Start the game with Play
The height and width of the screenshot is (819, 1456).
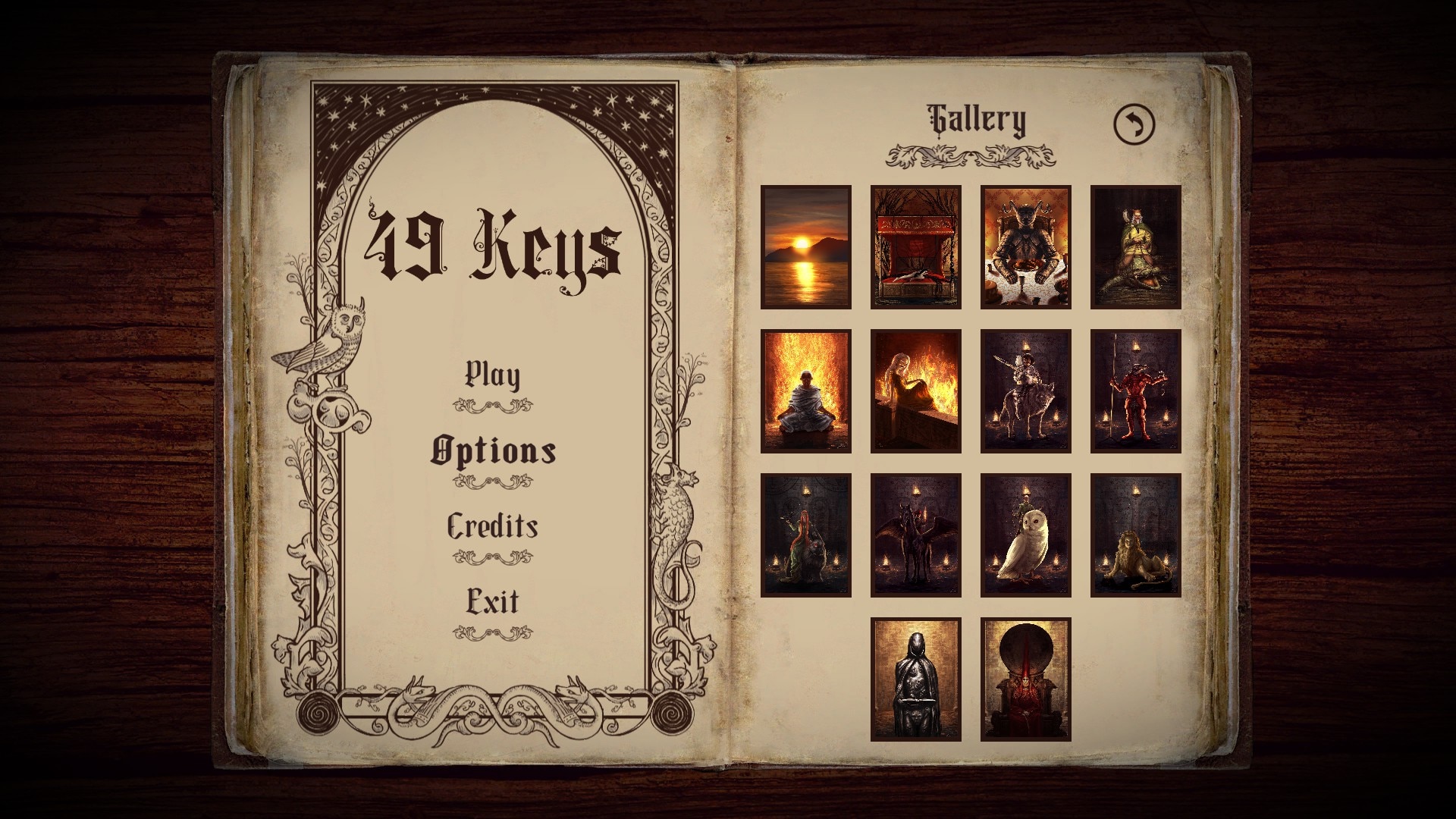[492, 375]
